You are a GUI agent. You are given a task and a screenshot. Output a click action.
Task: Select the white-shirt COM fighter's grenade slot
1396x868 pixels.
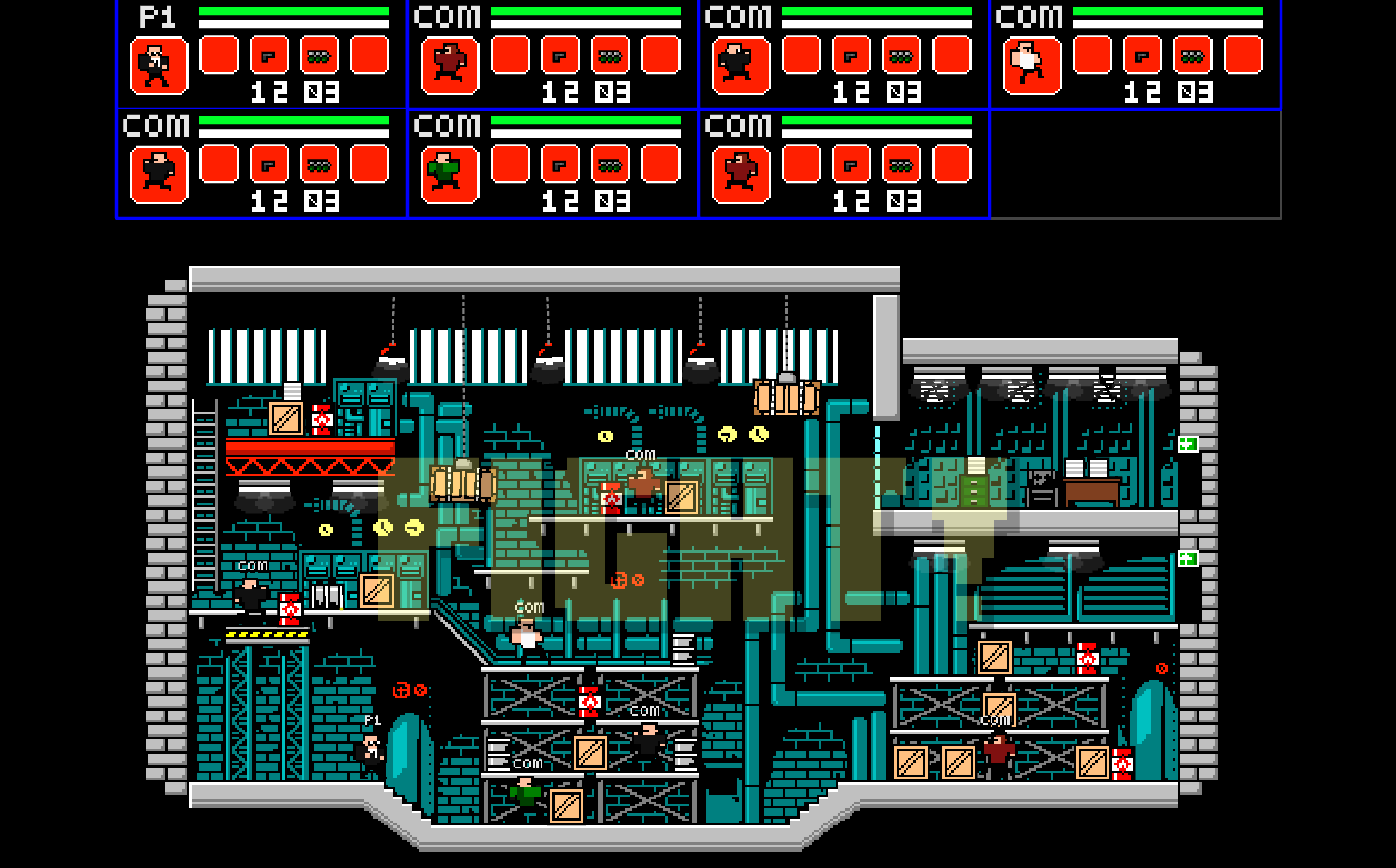pyautogui.click(x=1192, y=56)
